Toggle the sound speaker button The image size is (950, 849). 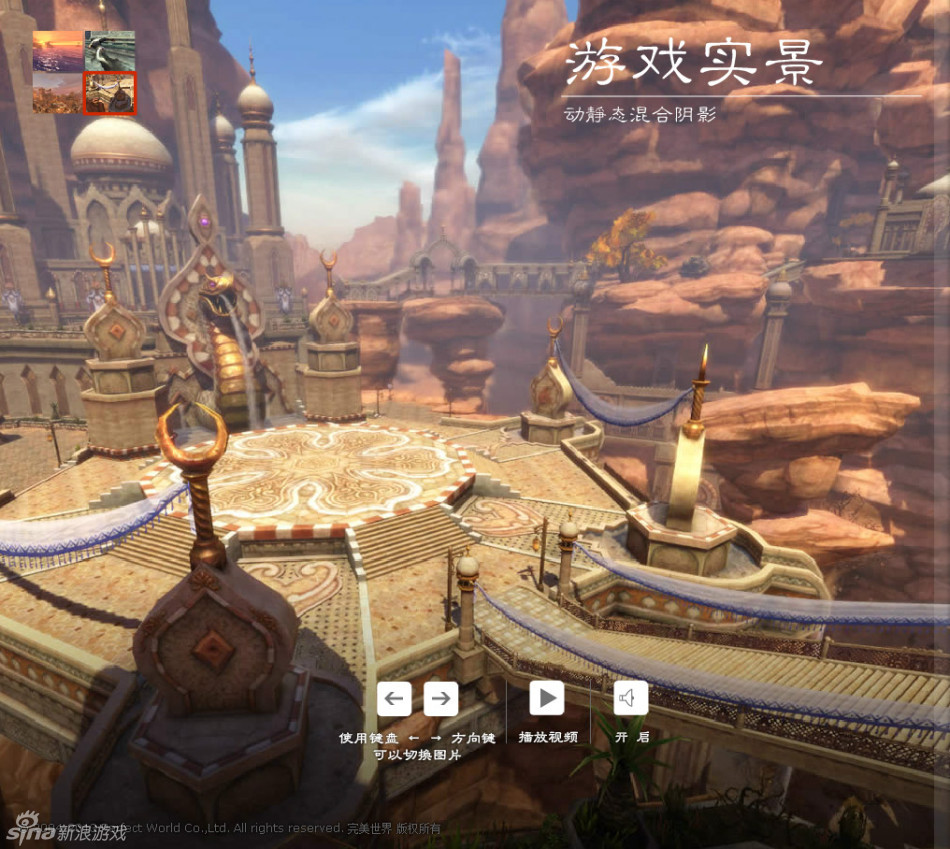coord(630,698)
